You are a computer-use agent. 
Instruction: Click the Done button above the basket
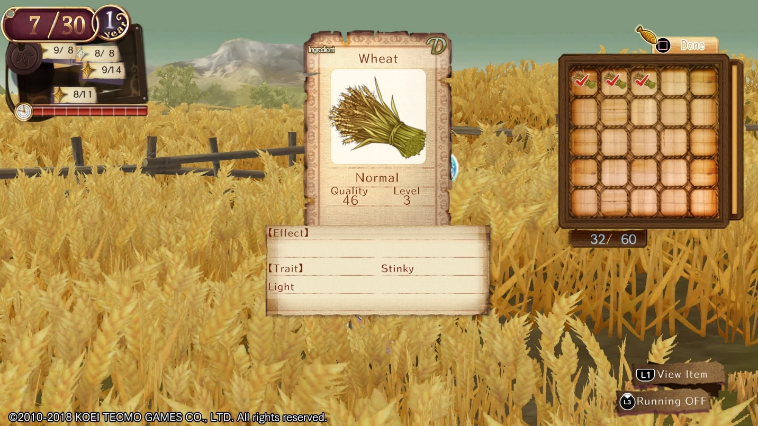686,45
